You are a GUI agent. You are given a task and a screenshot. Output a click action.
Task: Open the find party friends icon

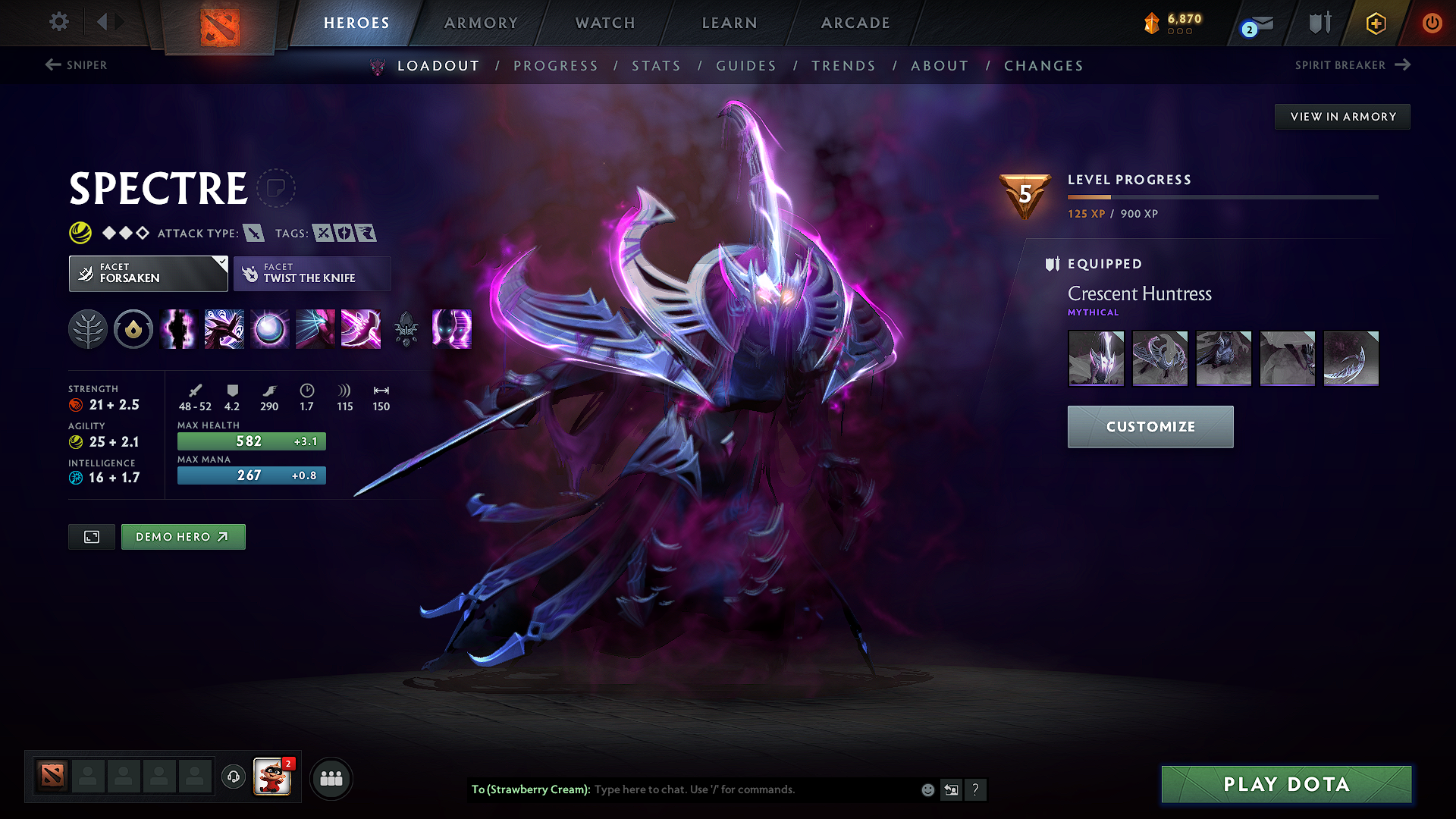[x=331, y=778]
